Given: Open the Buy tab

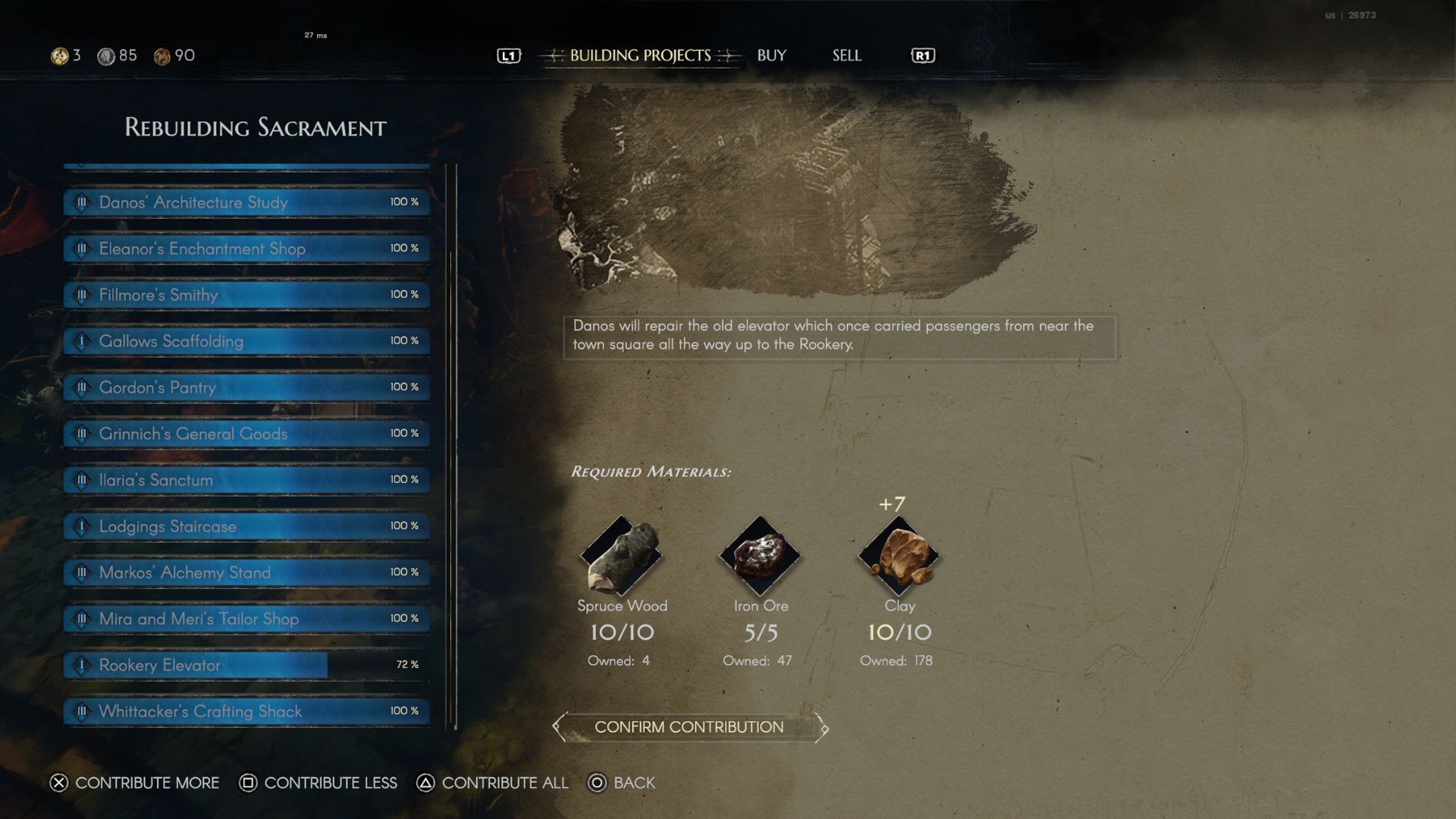Looking at the screenshot, I should point(771,55).
